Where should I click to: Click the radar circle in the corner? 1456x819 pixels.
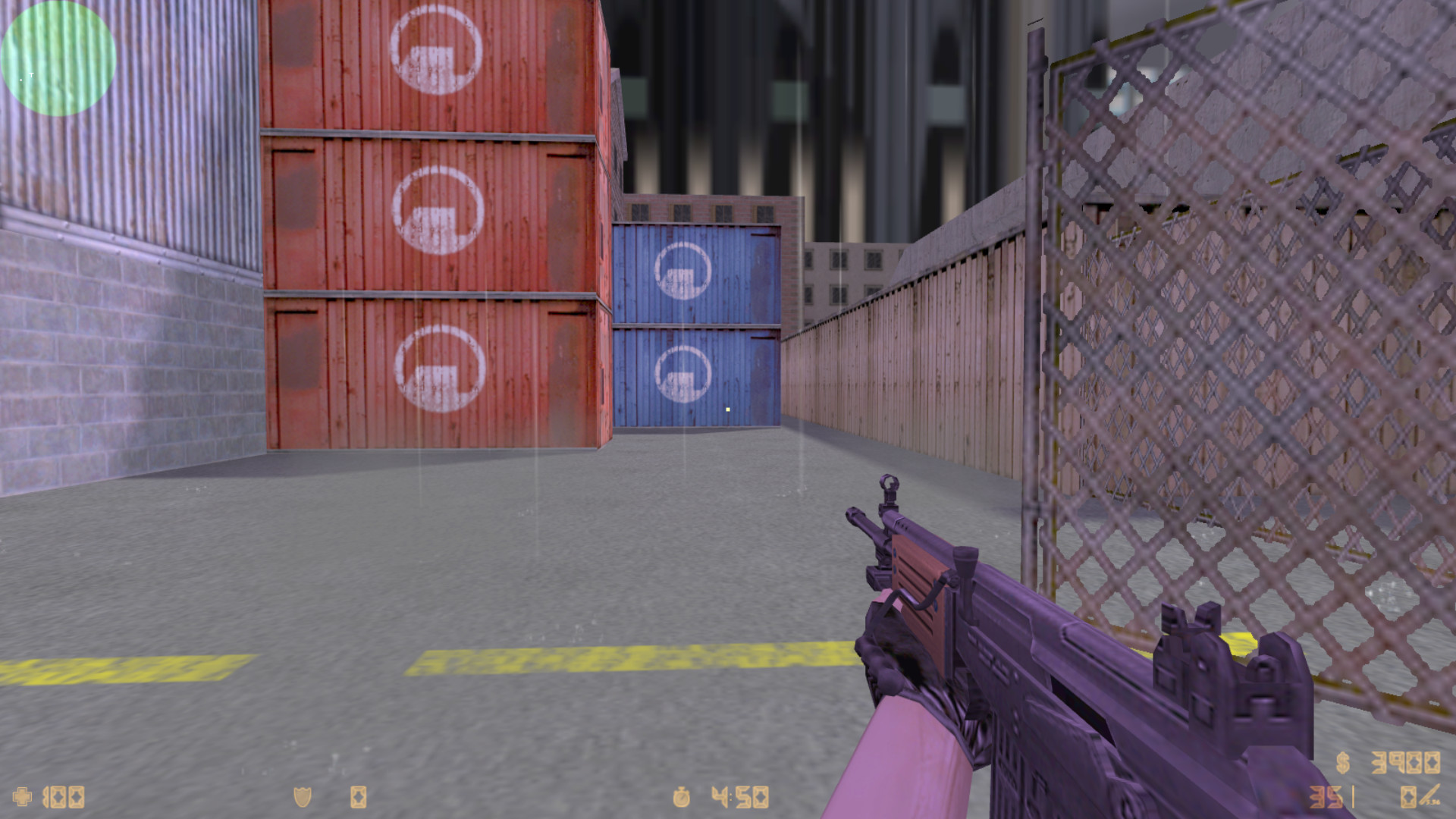pyautogui.click(x=57, y=59)
